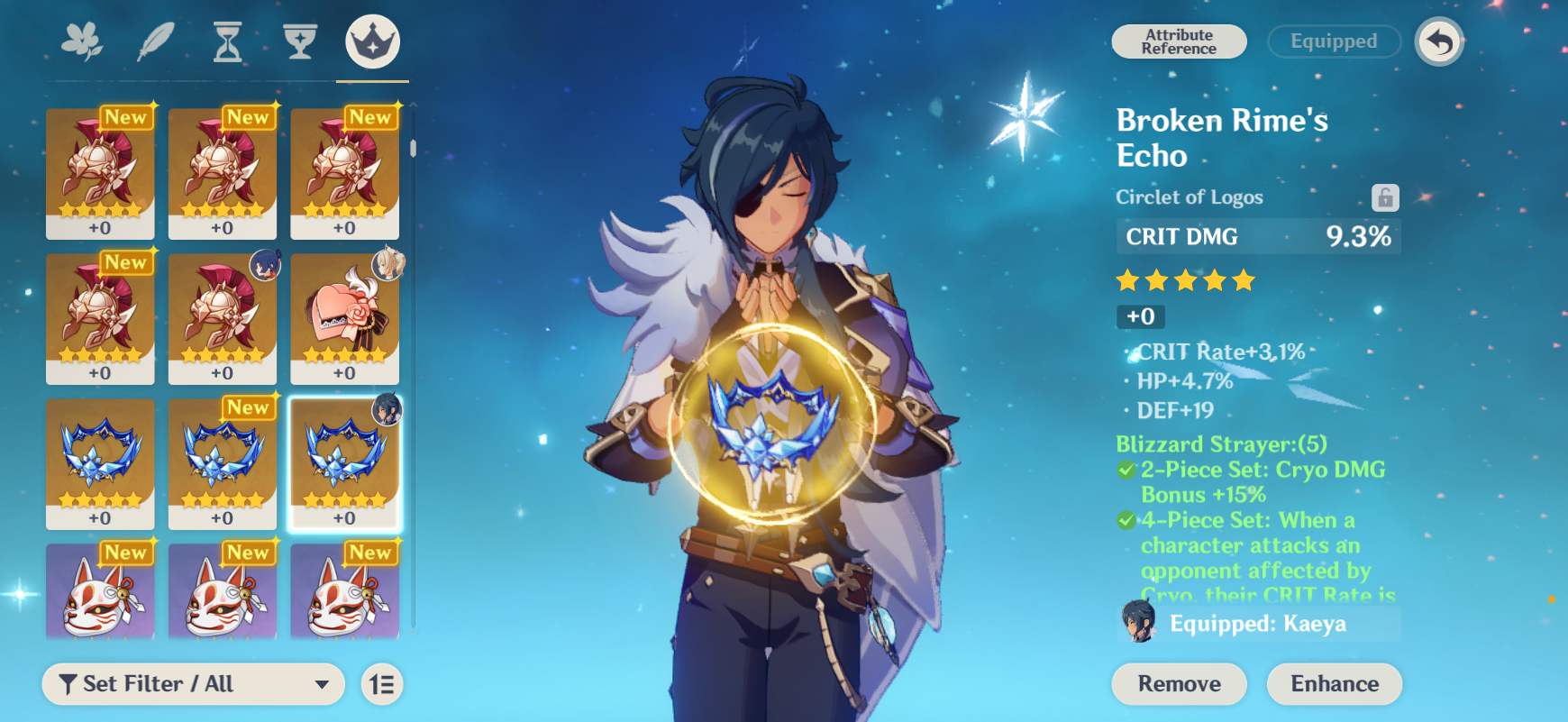
Task: Click Kaeya's portrait next to Equipped label
Action: point(1139,623)
